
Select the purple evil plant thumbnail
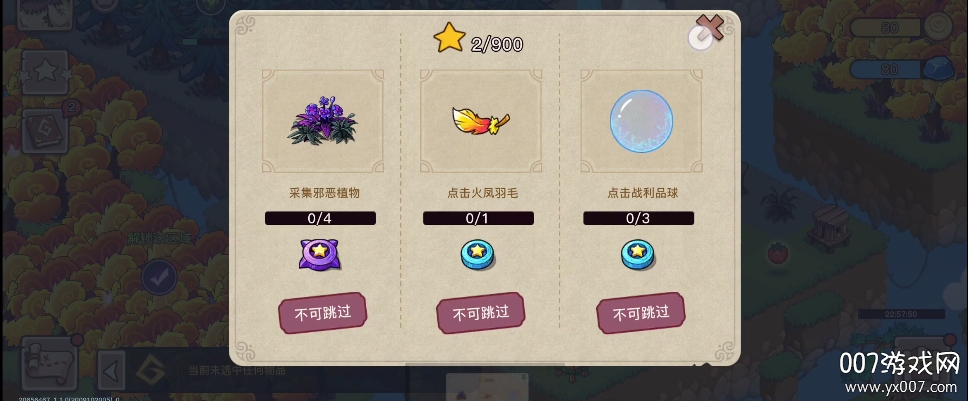click(x=322, y=120)
